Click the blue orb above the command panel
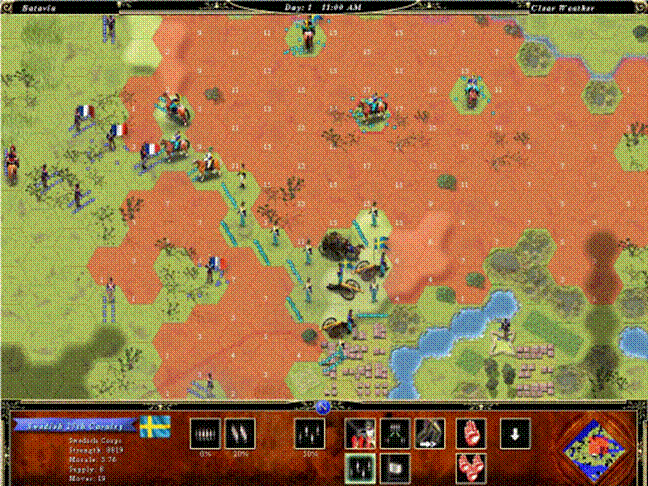This screenshot has height=486, width=648. click(x=323, y=406)
